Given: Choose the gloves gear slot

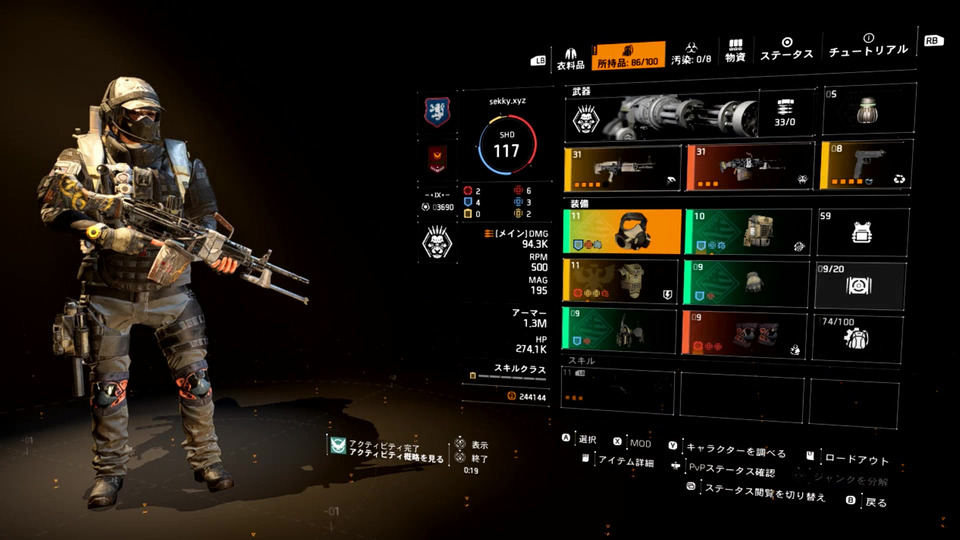Looking at the screenshot, I should click(746, 283).
